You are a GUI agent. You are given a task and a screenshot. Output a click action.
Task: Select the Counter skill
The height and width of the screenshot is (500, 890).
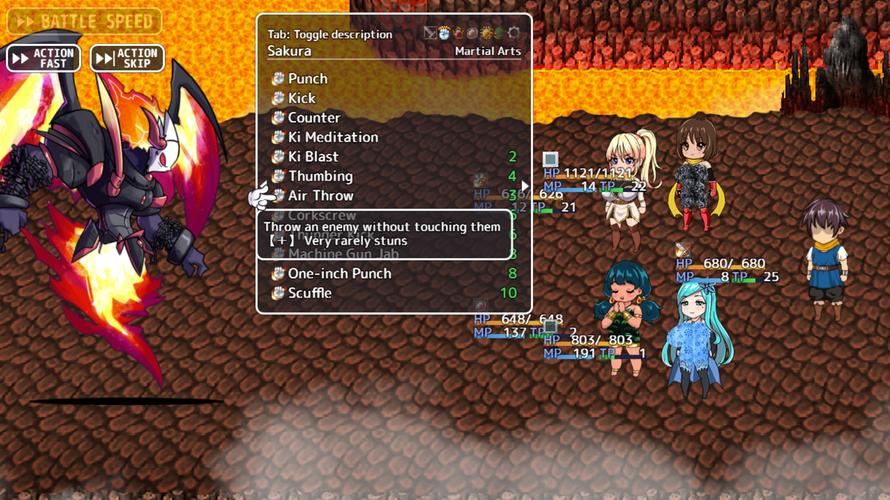314,117
